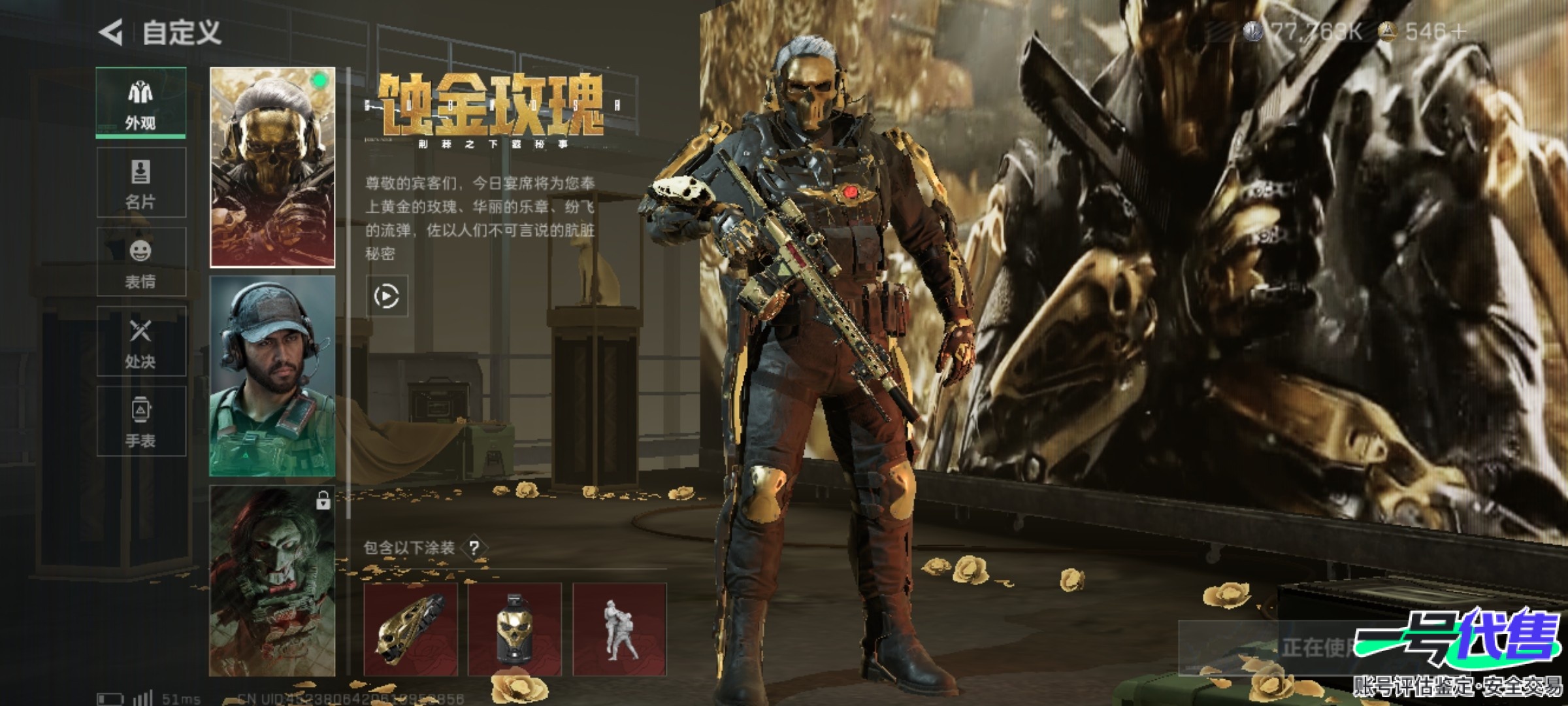Open the 名片 name card tab
The height and width of the screenshot is (706, 1568).
[141, 182]
